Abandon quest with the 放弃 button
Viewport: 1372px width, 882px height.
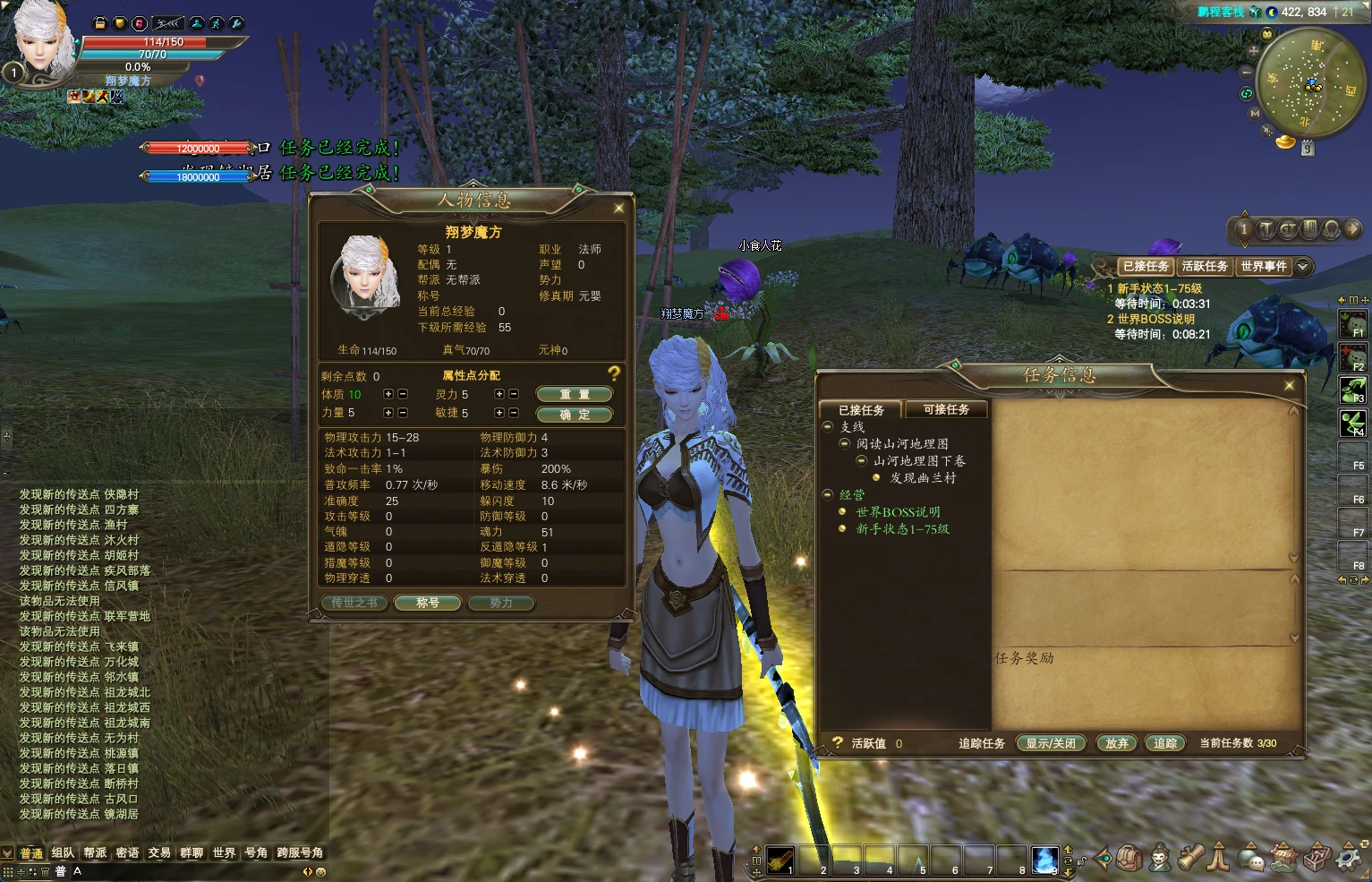pos(1117,743)
